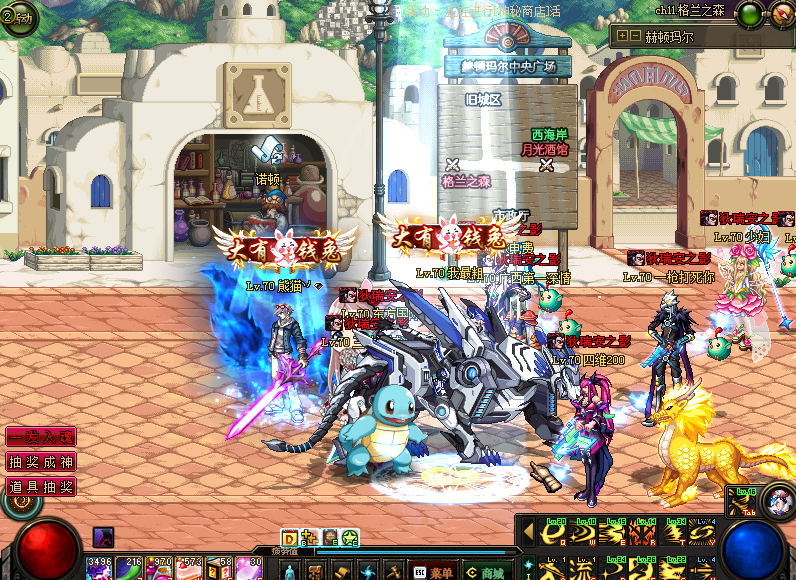This screenshot has width=796, height=580.
Task: Select the 道具抽奖 item lottery button
Action: click(x=41, y=487)
